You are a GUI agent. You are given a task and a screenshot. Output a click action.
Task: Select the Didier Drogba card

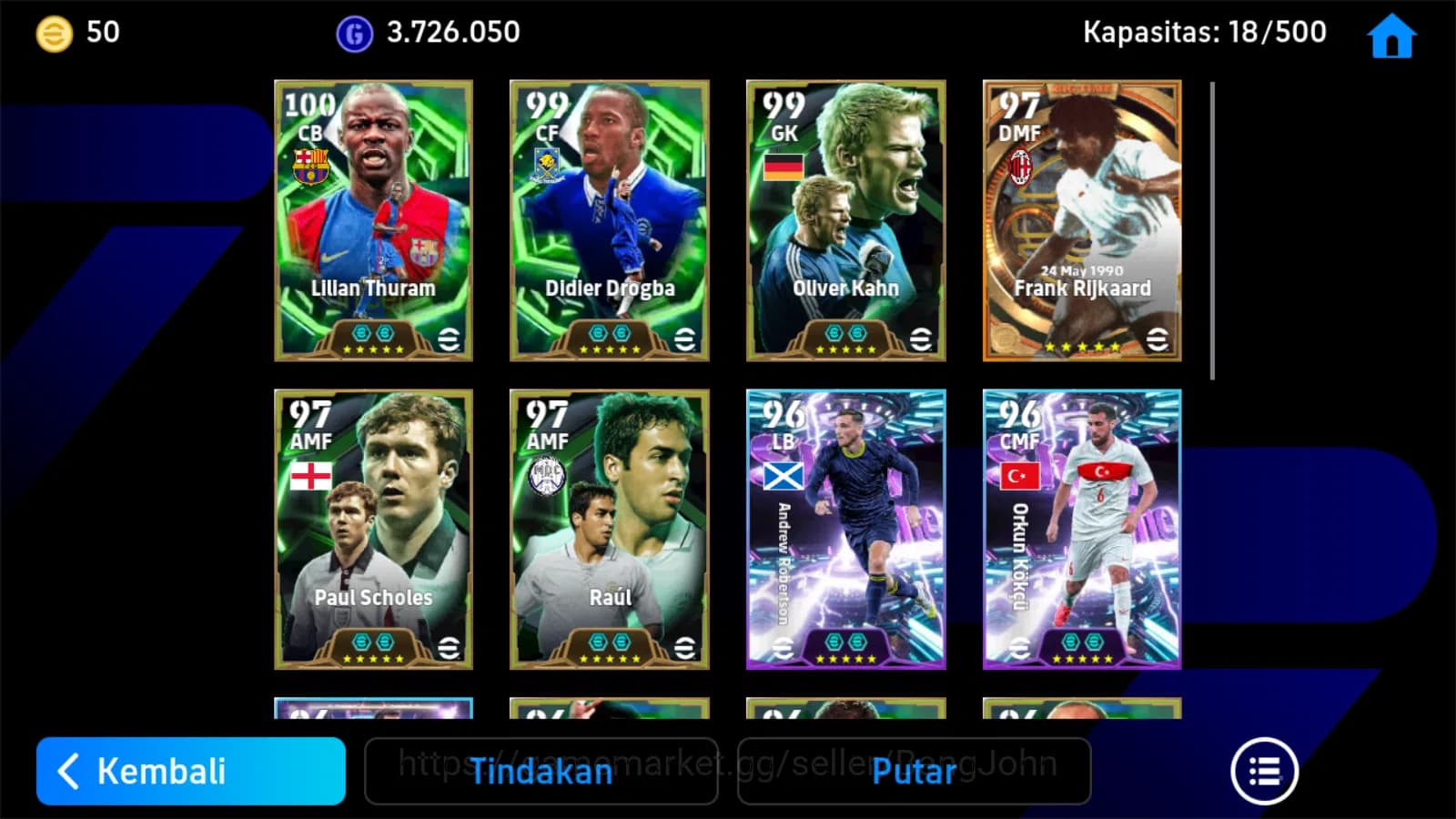[x=609, y=218]
